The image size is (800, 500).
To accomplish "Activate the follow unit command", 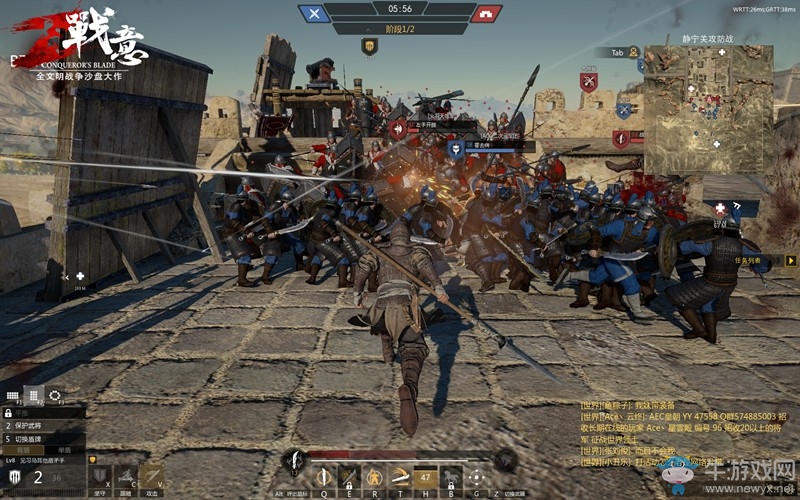I will coord(126,476).
